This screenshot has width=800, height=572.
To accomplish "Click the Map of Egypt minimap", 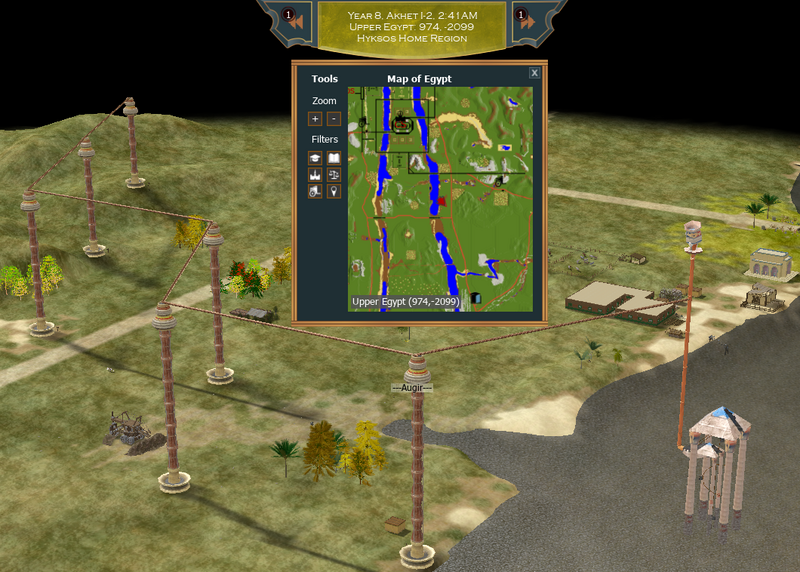I will [x=440, y=199].
